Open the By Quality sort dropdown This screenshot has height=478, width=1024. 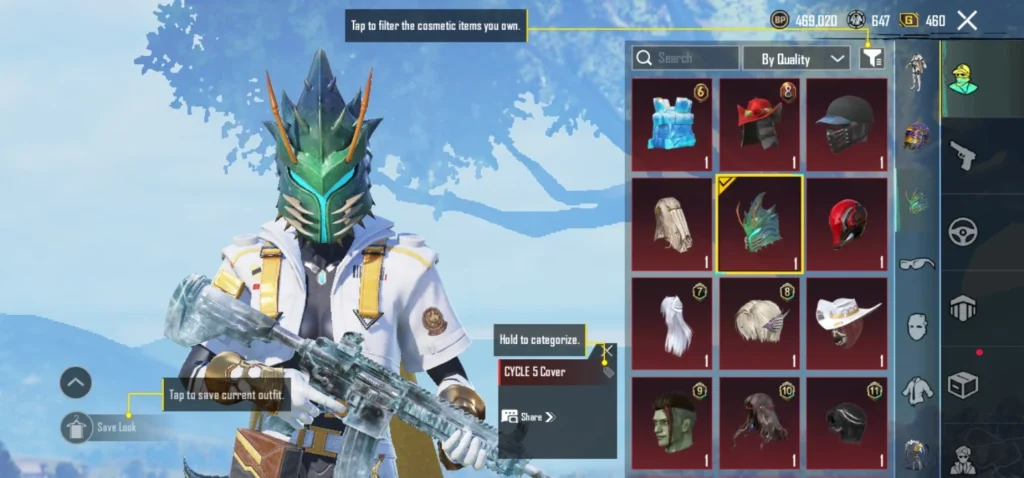click(x=796, y=58)
